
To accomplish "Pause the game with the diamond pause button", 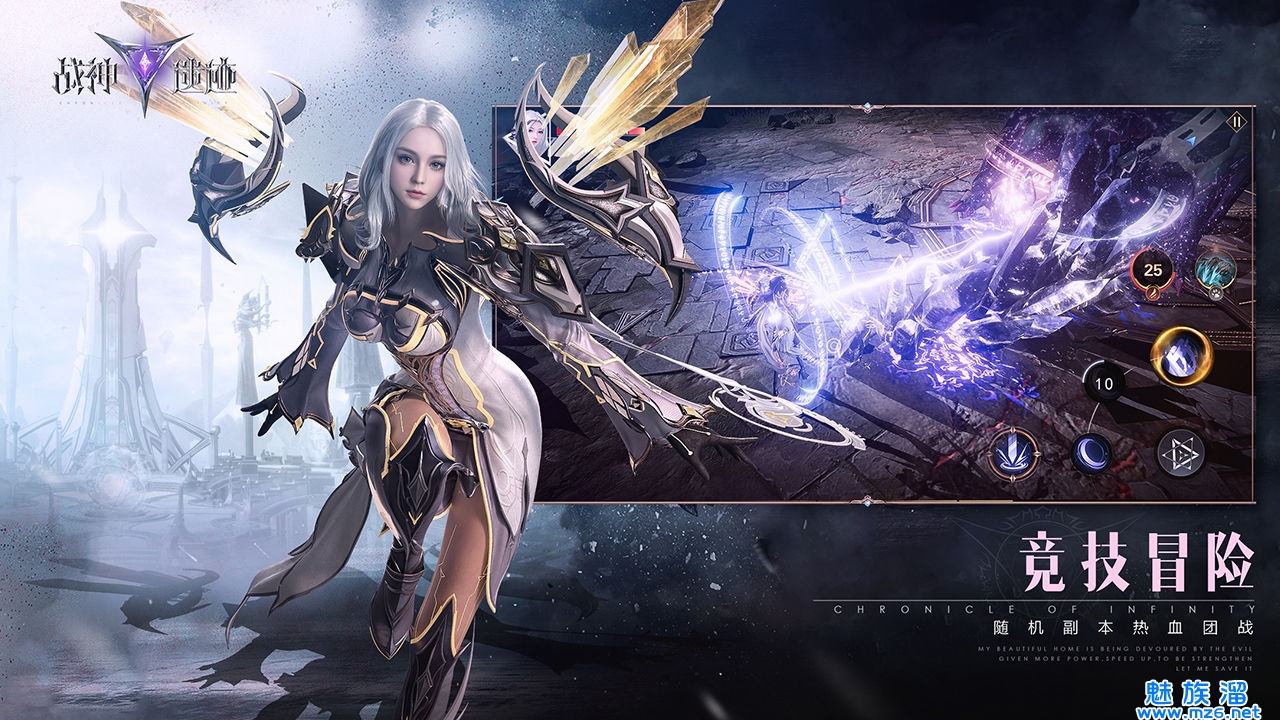I will 1237,122.
